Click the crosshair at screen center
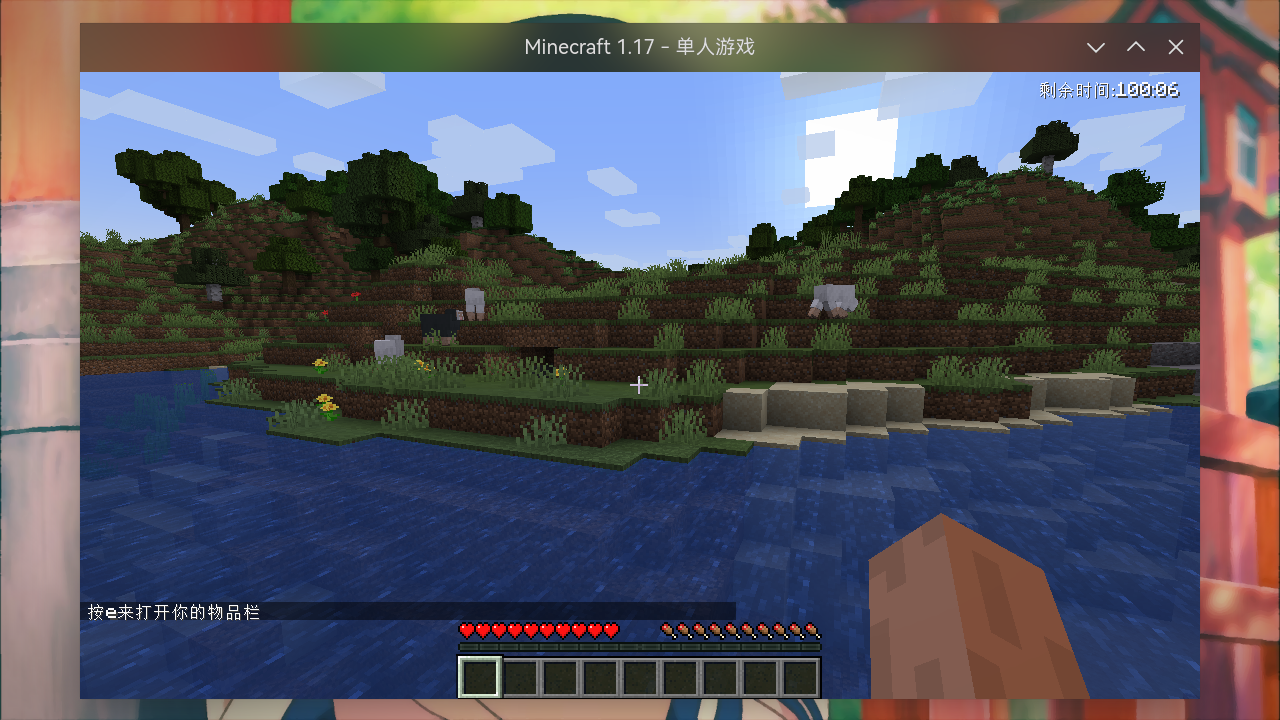 tap(640, 384)
